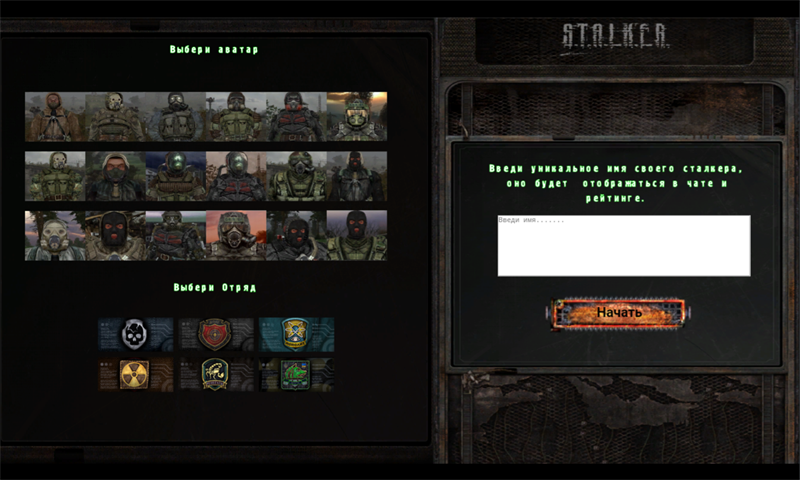The width and height of the screenshot is (800, 480).
Task: Click the Начать start button
Action: click(618, 313)
